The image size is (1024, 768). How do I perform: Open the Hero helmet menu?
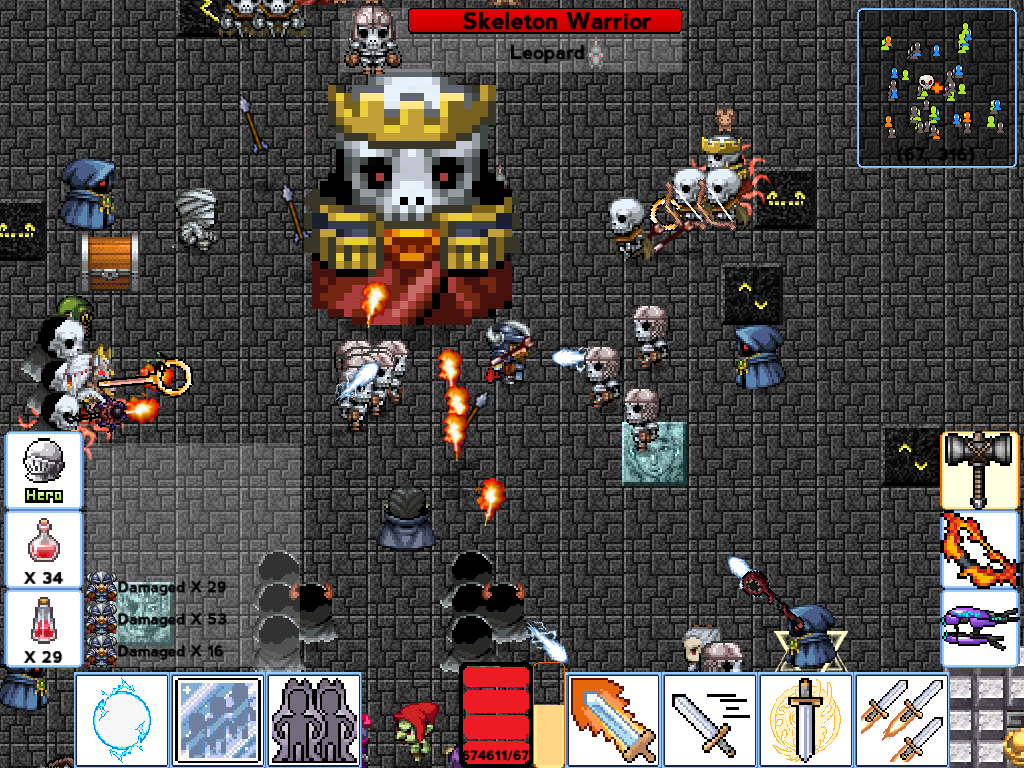click(44, 470)
